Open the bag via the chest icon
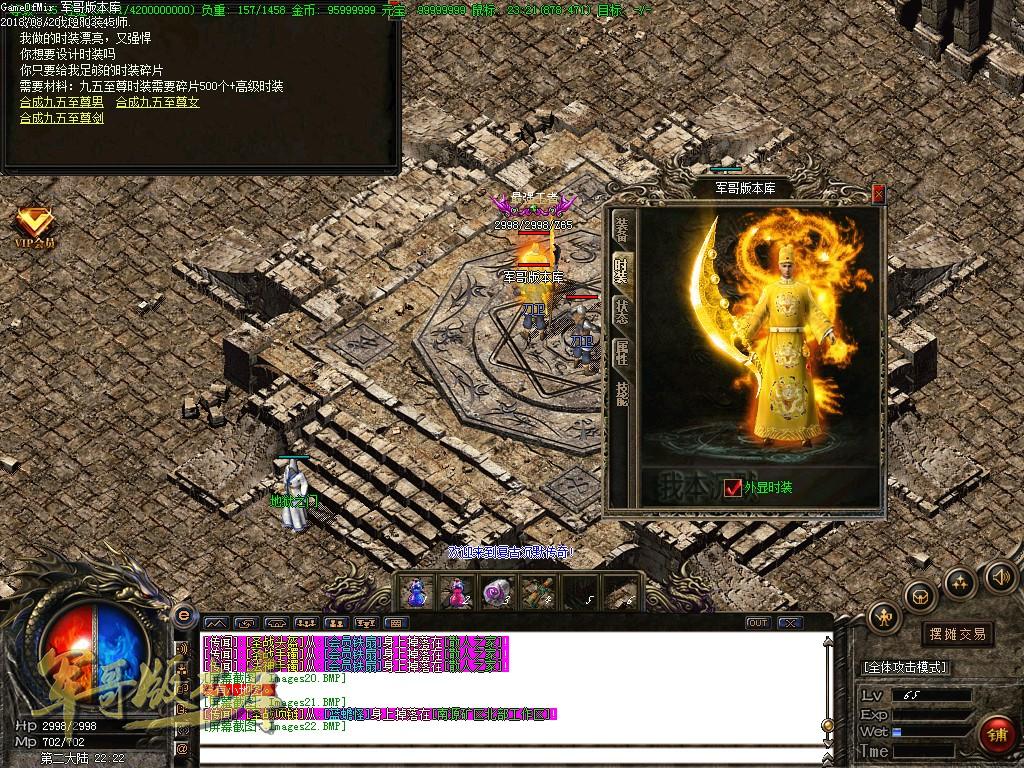Screen dimensions: 1024x768 (x=919, y=597)
